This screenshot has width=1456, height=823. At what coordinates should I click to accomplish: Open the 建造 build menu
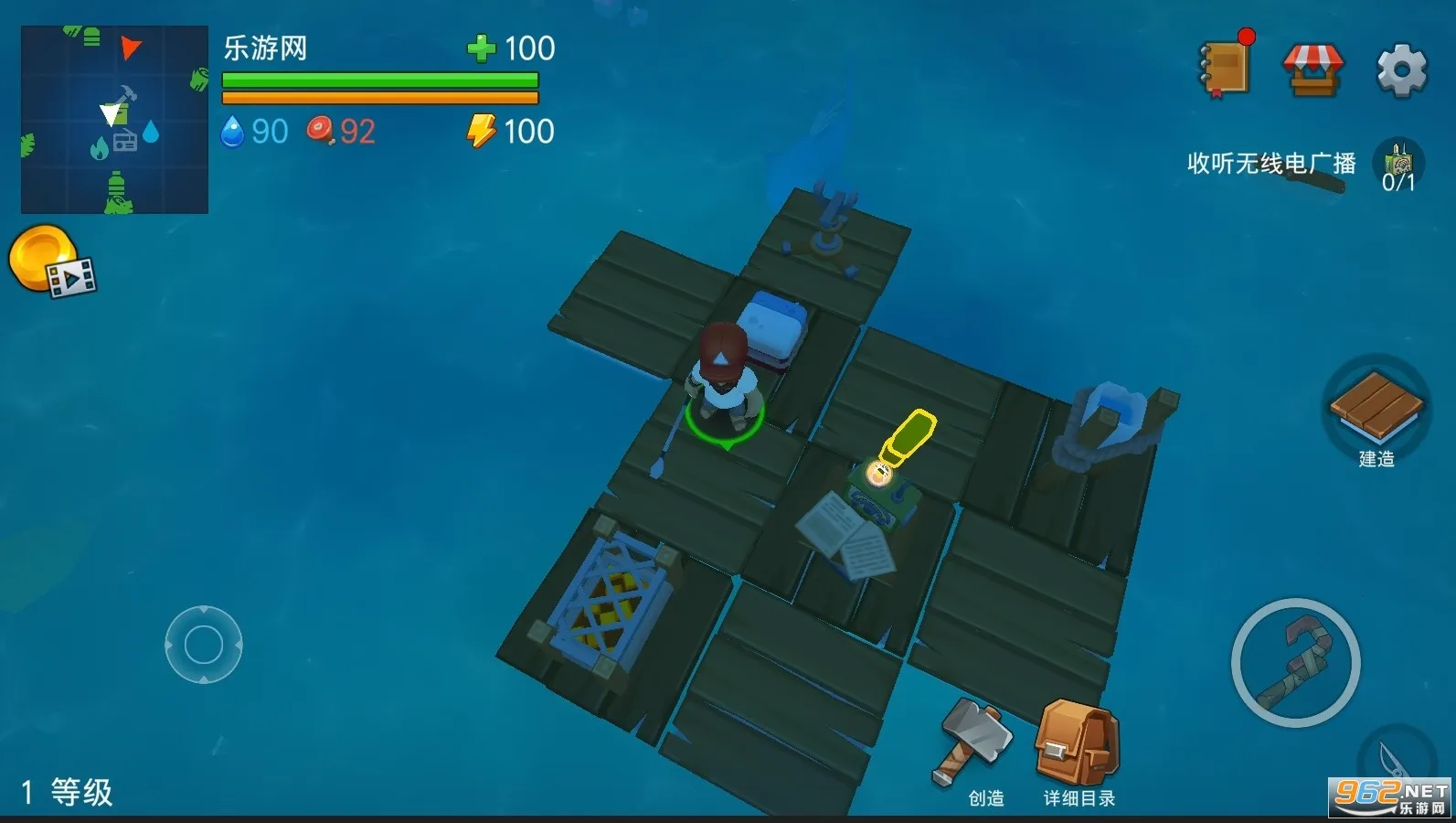pyautogui.click(x=1376, y=412)
